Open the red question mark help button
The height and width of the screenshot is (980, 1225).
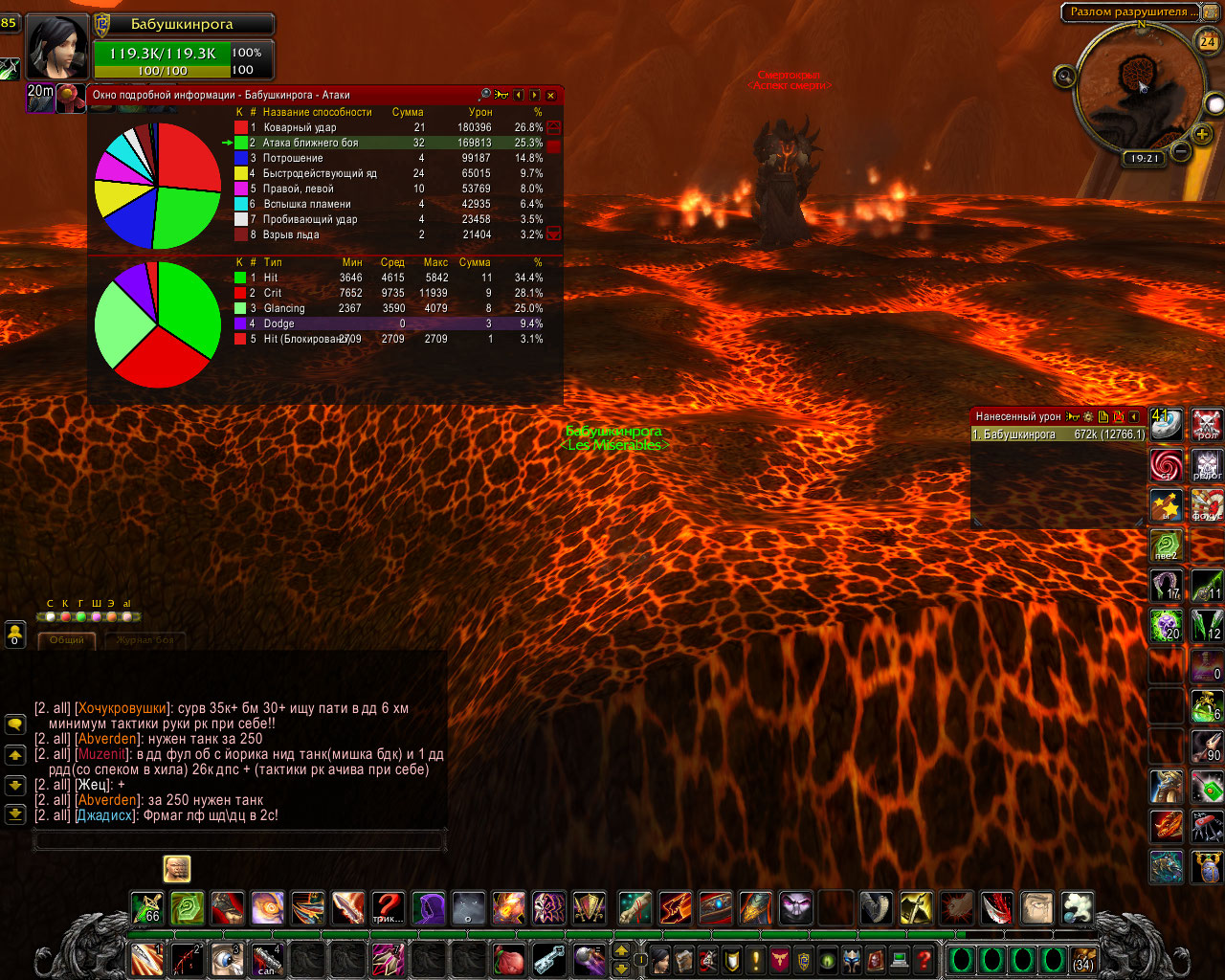tap(924, 959)
